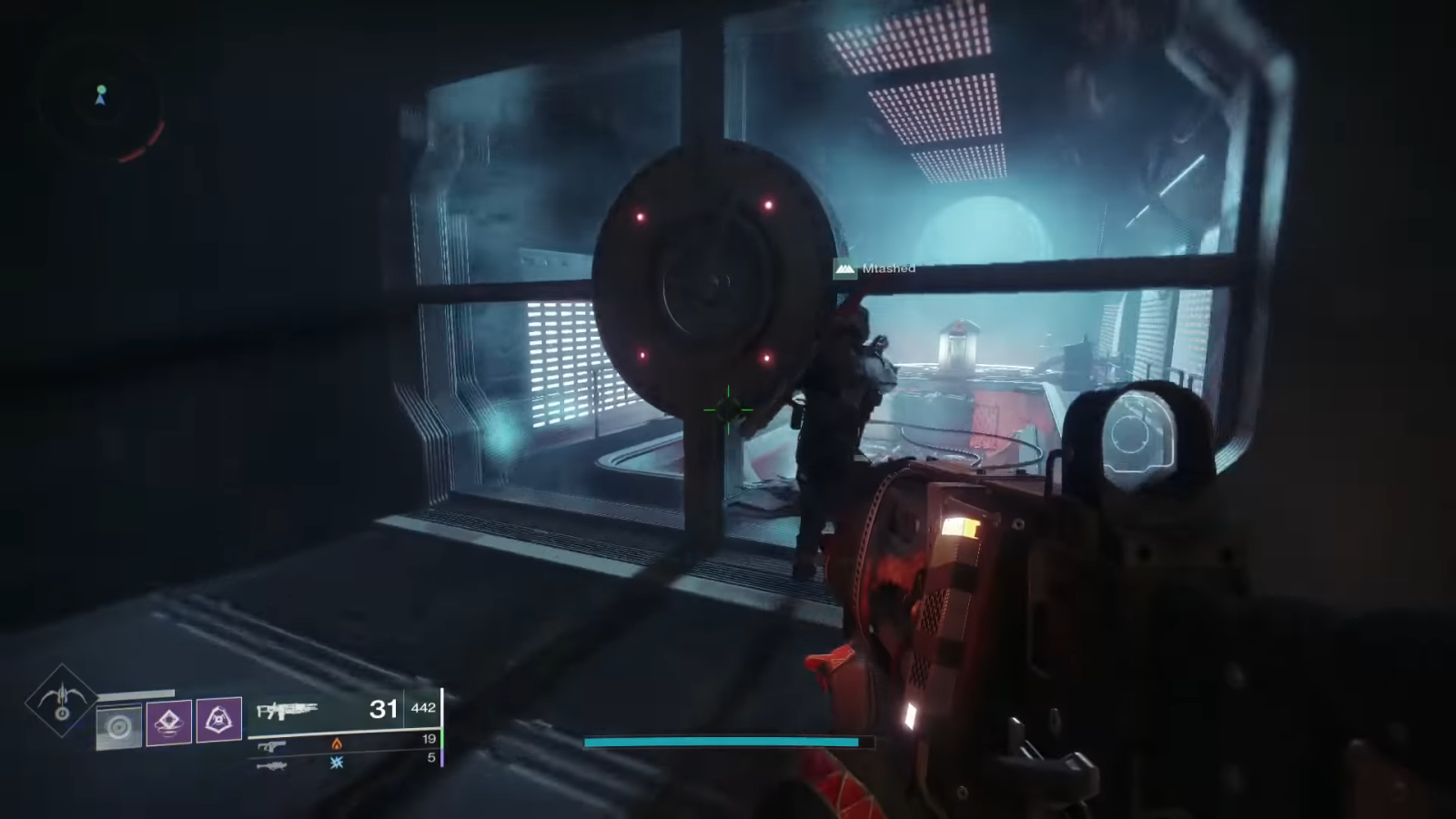
Task: Trigger the purple diamond melee ability icon
Action: 169,722
